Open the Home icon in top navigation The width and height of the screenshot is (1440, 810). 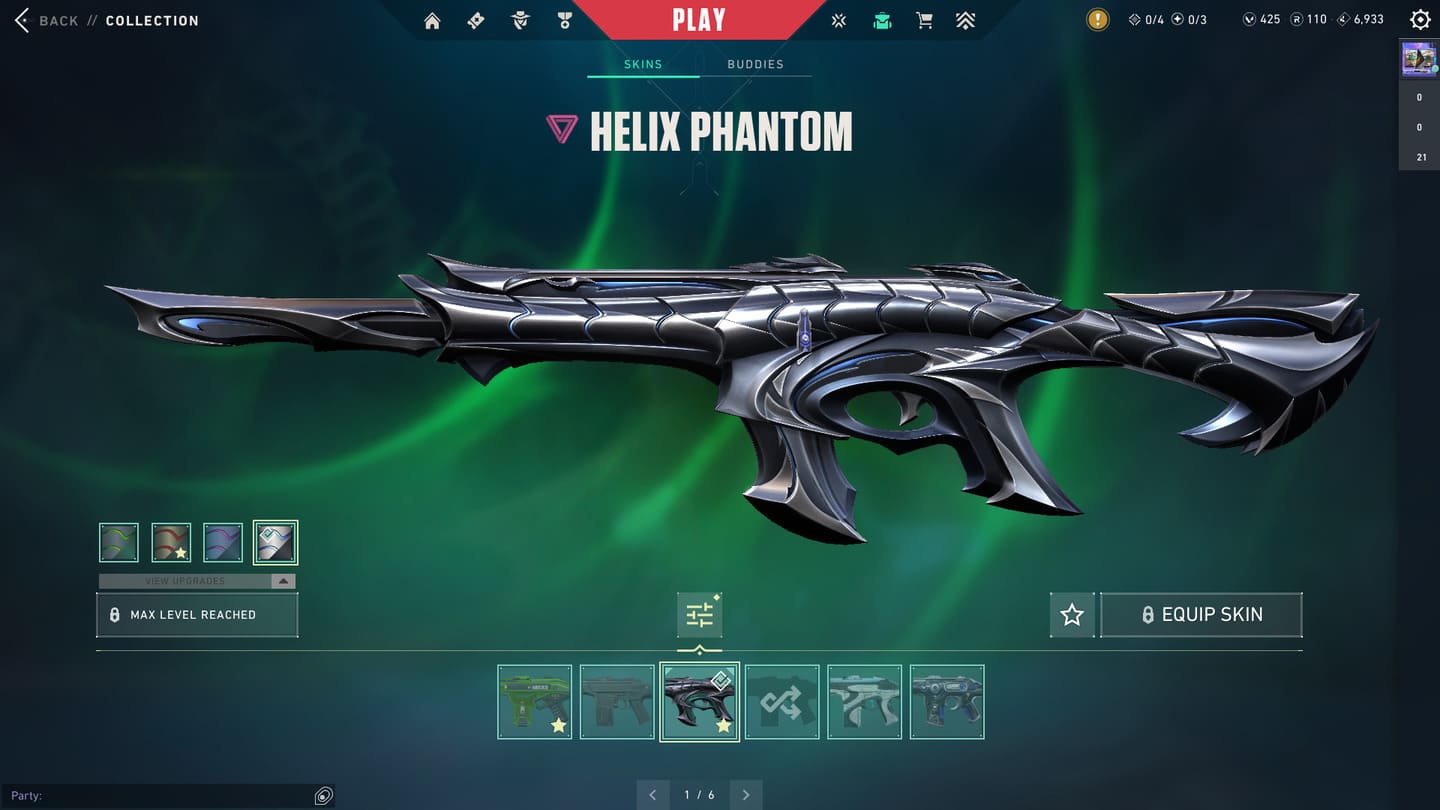point(432,21)
